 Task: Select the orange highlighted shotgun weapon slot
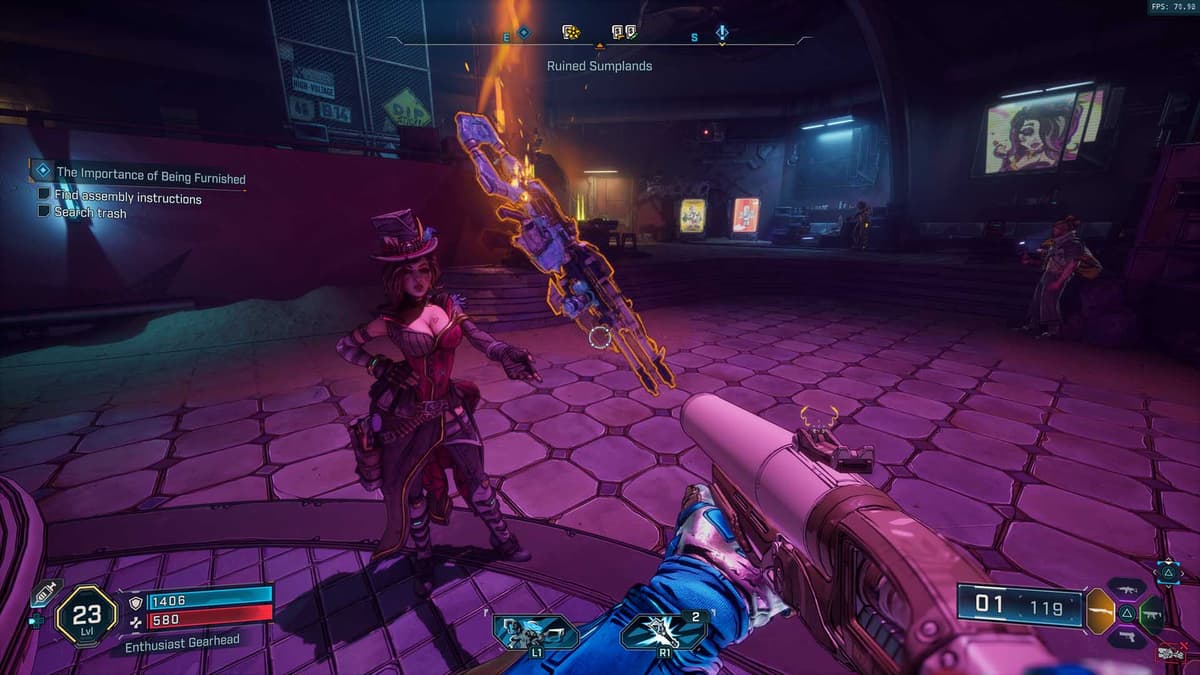[x=1099, y=610]
